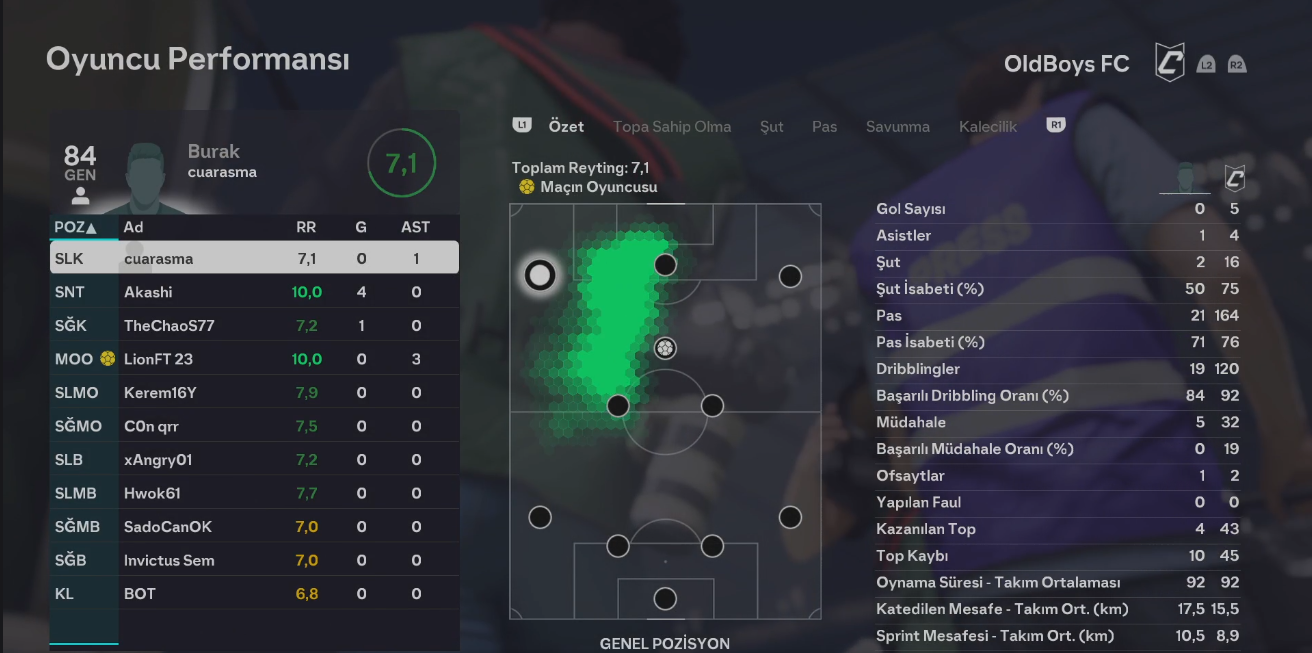
Task: Choose Akashi in the player list
Action: point(254,292)
